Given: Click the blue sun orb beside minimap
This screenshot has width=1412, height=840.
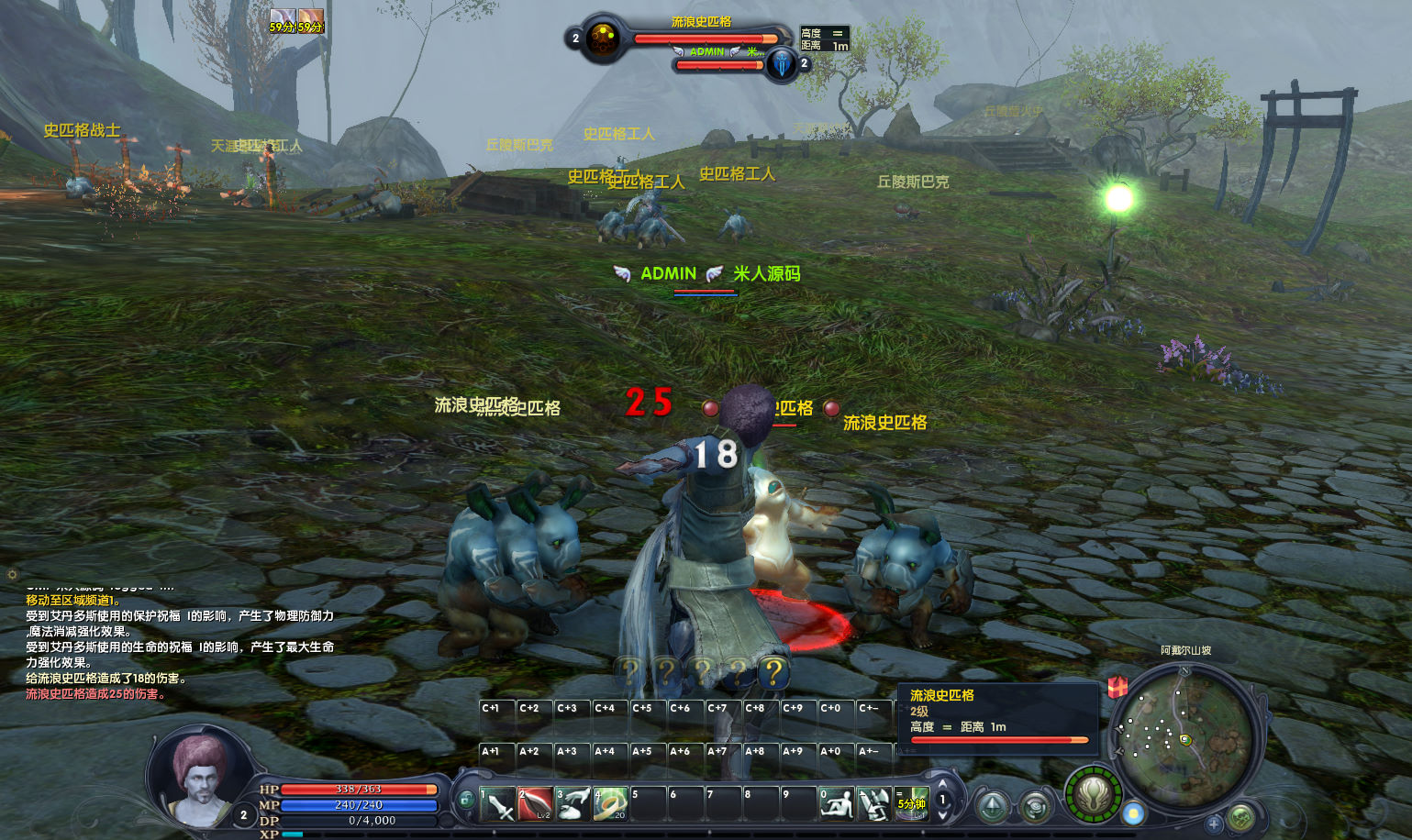Looking at the screenshot, I should [1134, 813].
